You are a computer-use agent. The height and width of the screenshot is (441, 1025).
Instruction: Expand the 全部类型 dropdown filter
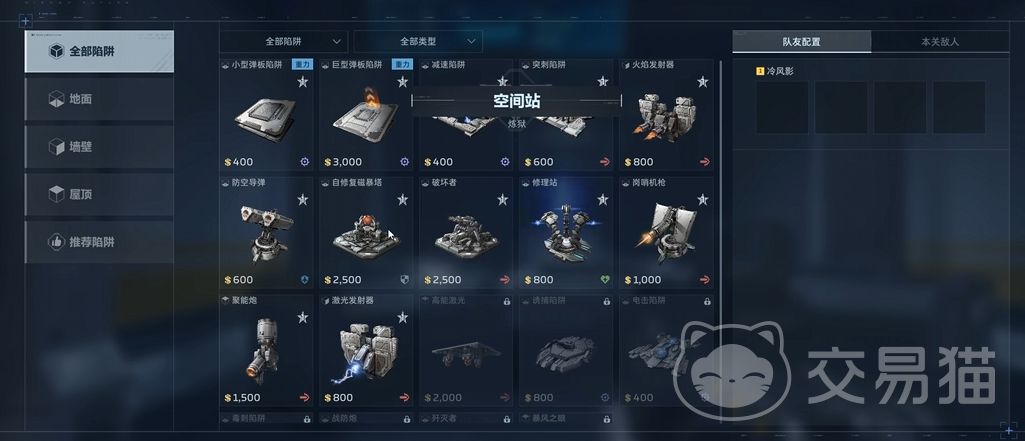coord(418,42)
